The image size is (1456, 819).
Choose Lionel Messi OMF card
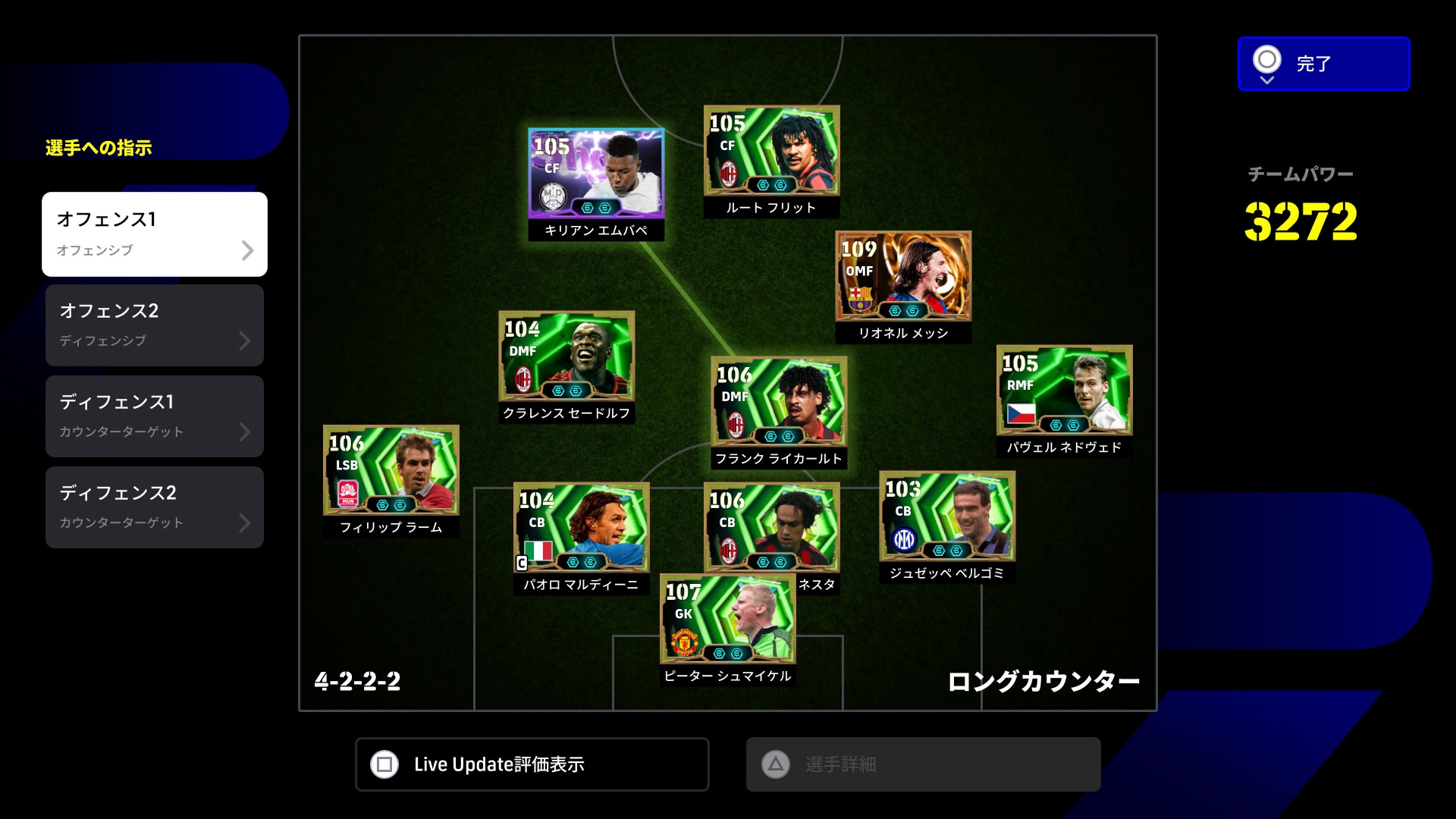(x=903, y=276)
